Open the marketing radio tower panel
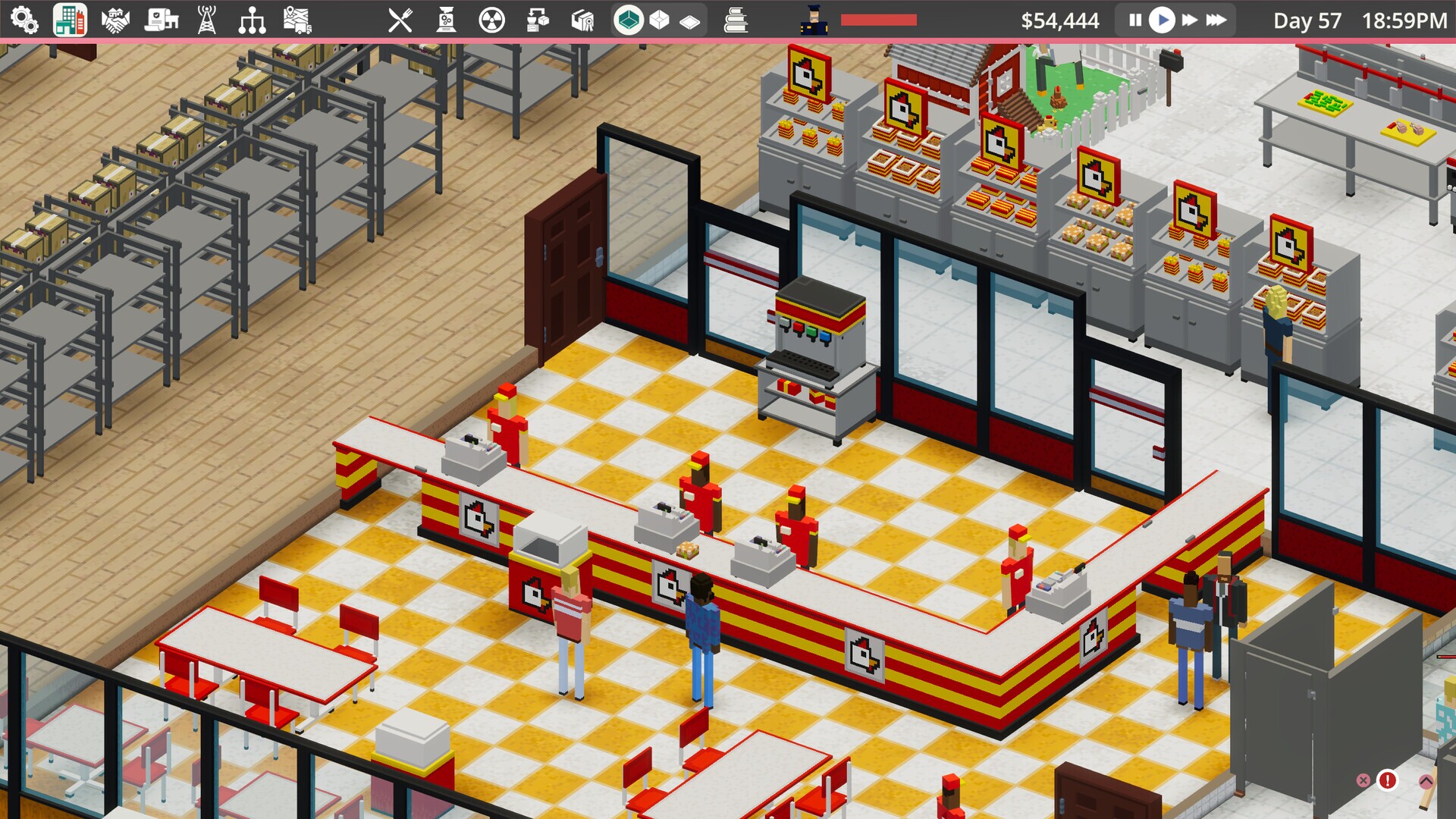Image resolution: width=1456 pixels, height=819 pixels. tap(206, 19)
